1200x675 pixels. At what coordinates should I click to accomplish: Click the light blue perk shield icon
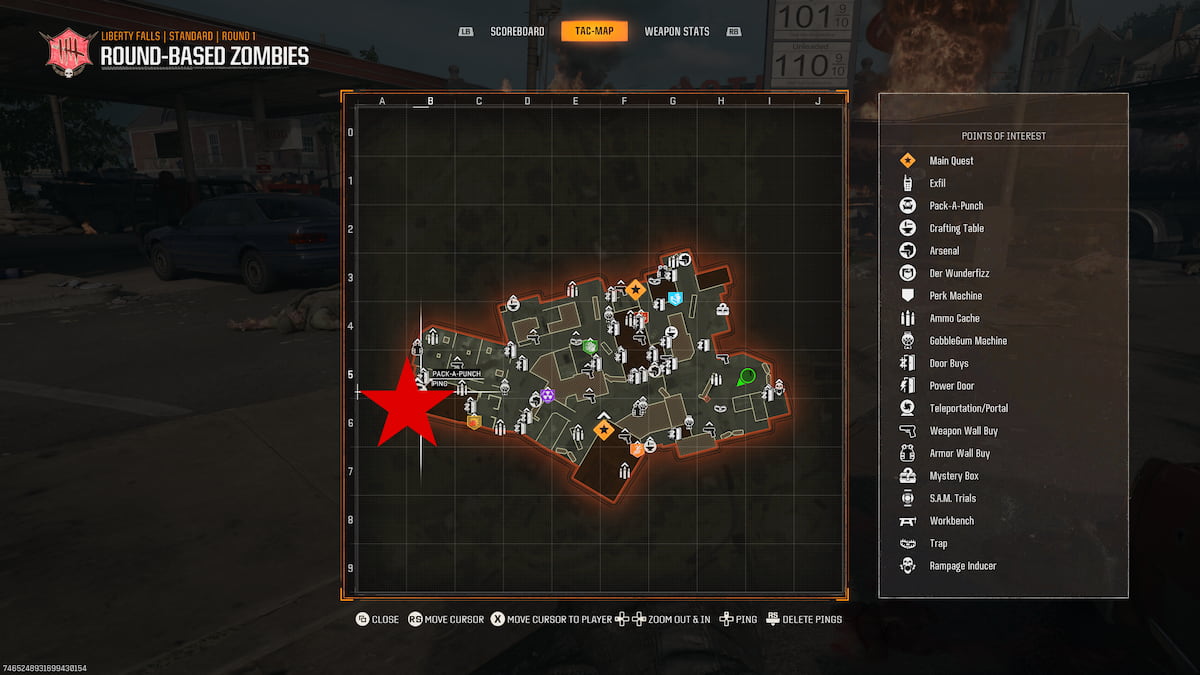click(675, 297)
